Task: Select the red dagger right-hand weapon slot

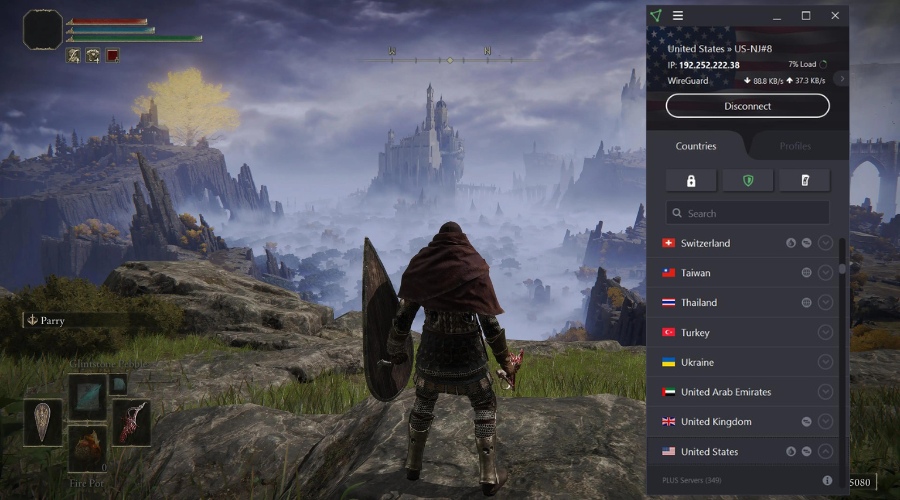Action: point(131,422)
